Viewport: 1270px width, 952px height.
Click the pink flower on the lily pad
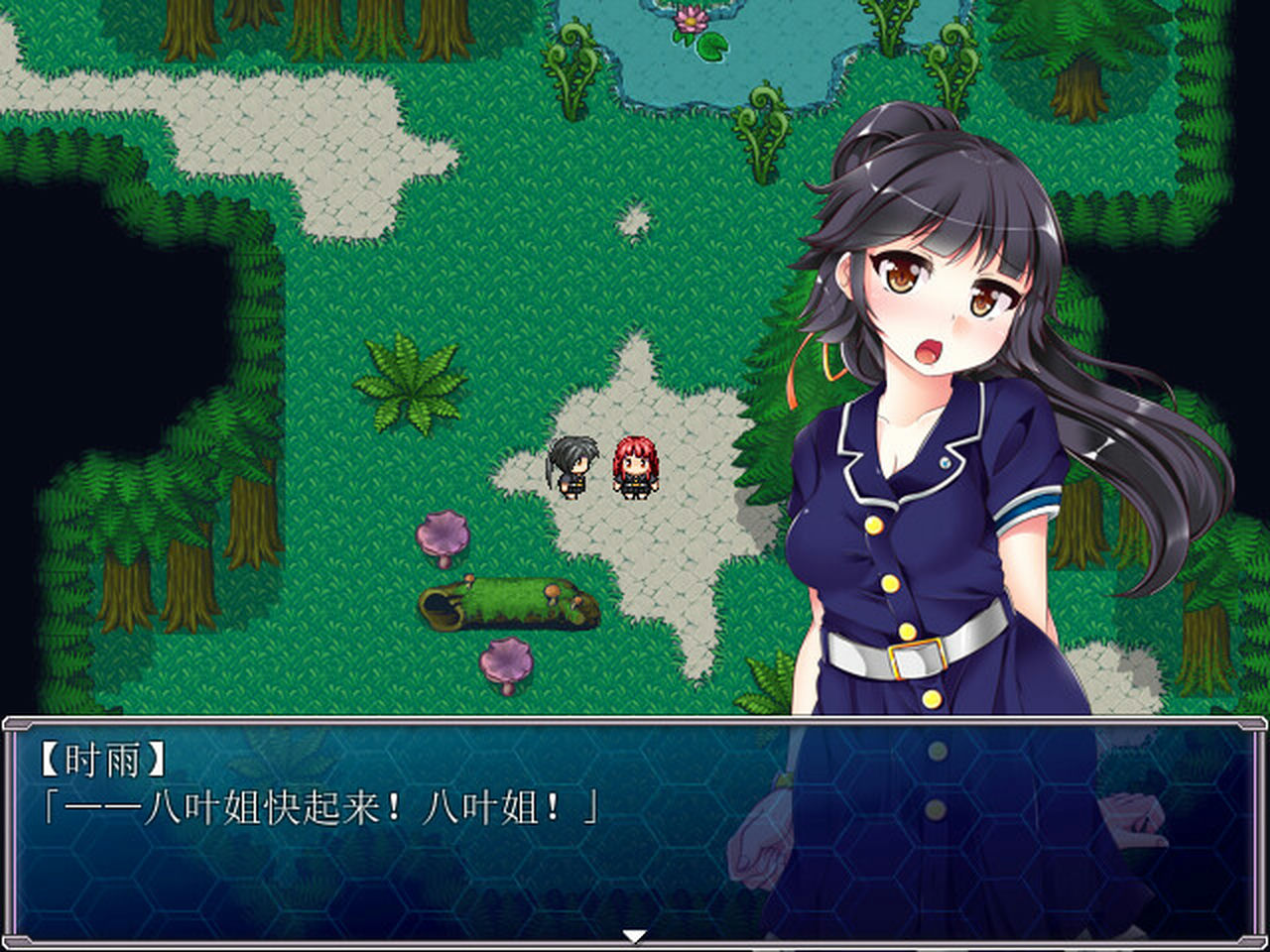pyautogui.click(x=689, y=18)
